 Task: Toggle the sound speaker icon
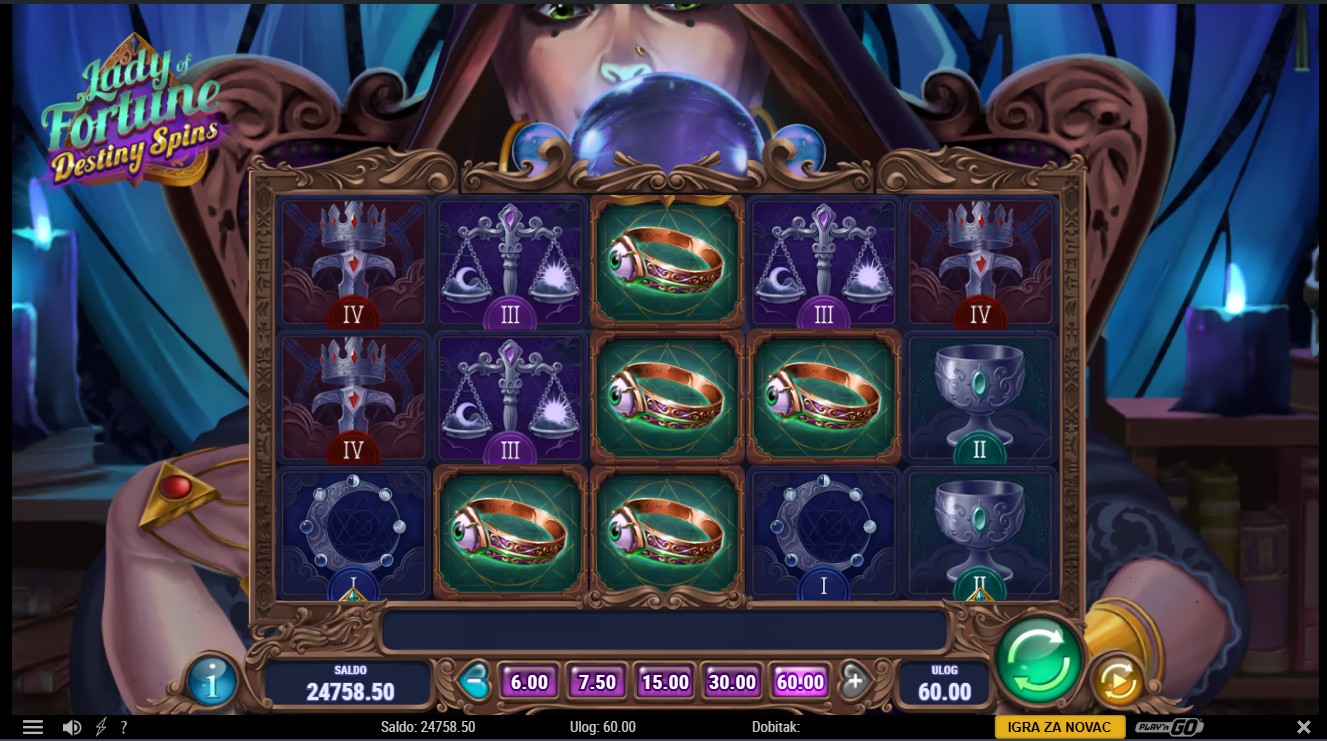click(x=72, y=727)
